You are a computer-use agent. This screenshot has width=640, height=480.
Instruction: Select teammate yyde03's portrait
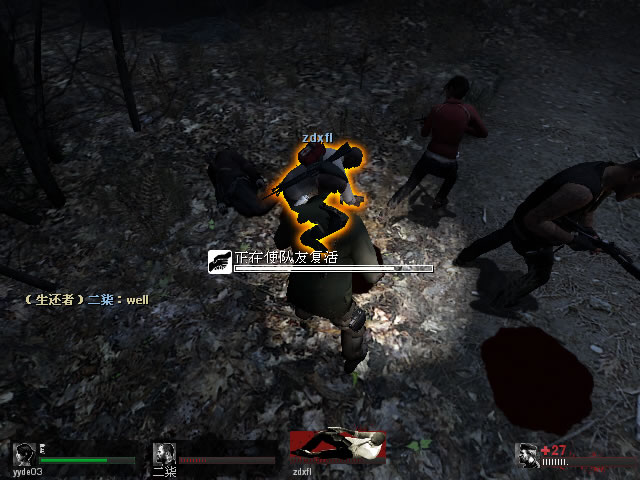[x=25, y=454]
